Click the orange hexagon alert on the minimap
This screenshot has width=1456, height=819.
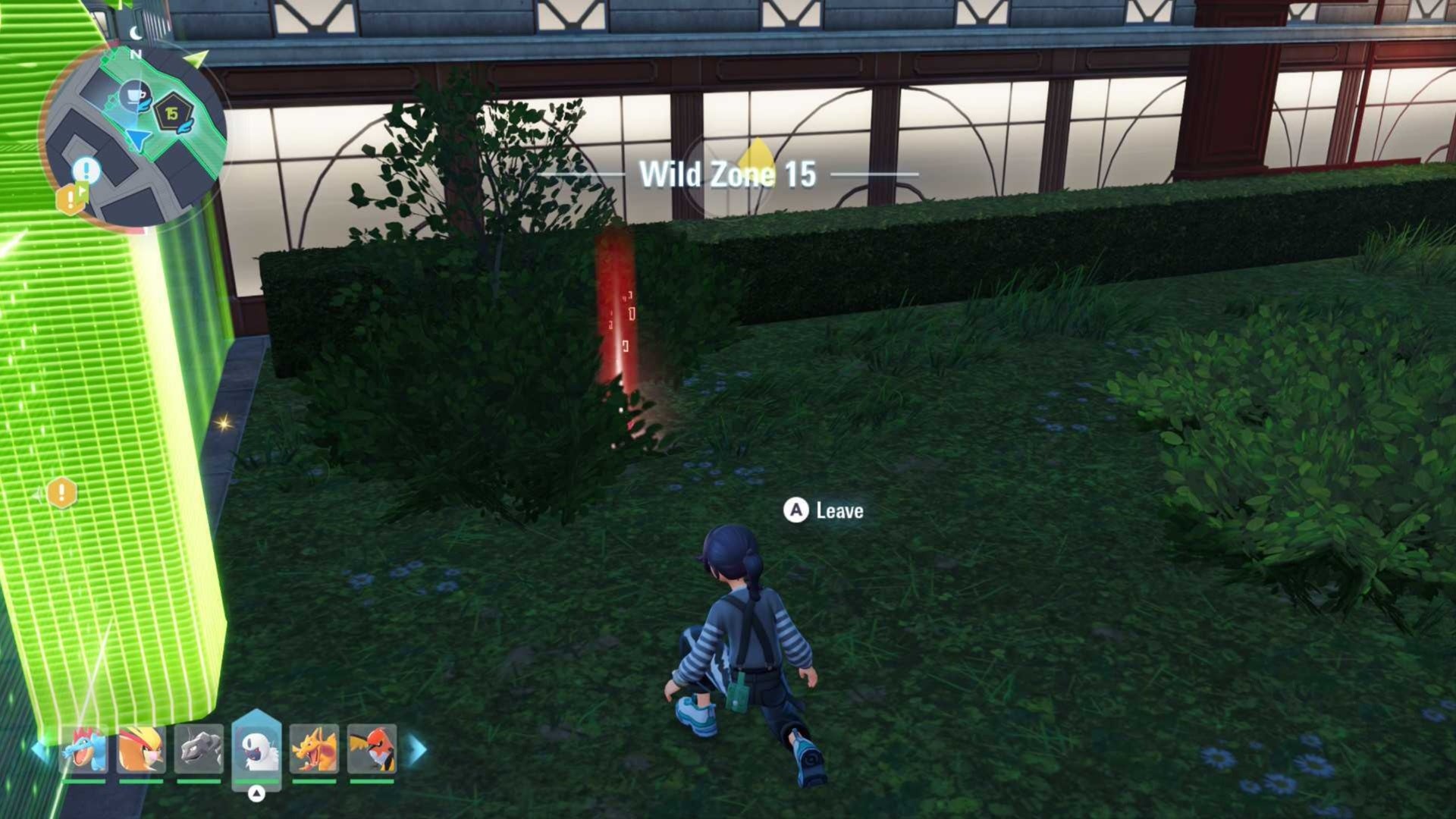click(71, 200)
